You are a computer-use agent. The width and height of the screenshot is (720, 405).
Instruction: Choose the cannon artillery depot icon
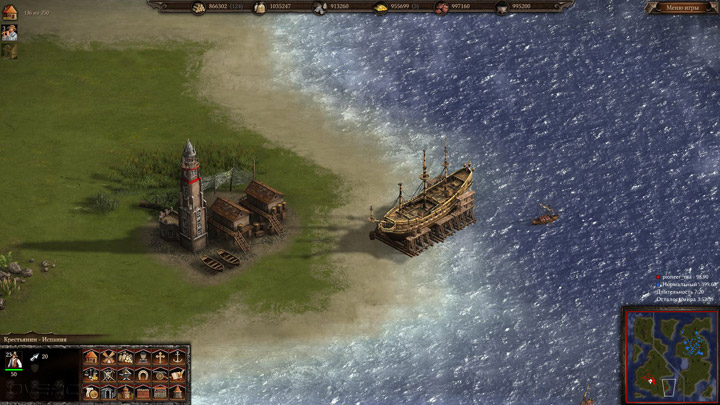160,375
